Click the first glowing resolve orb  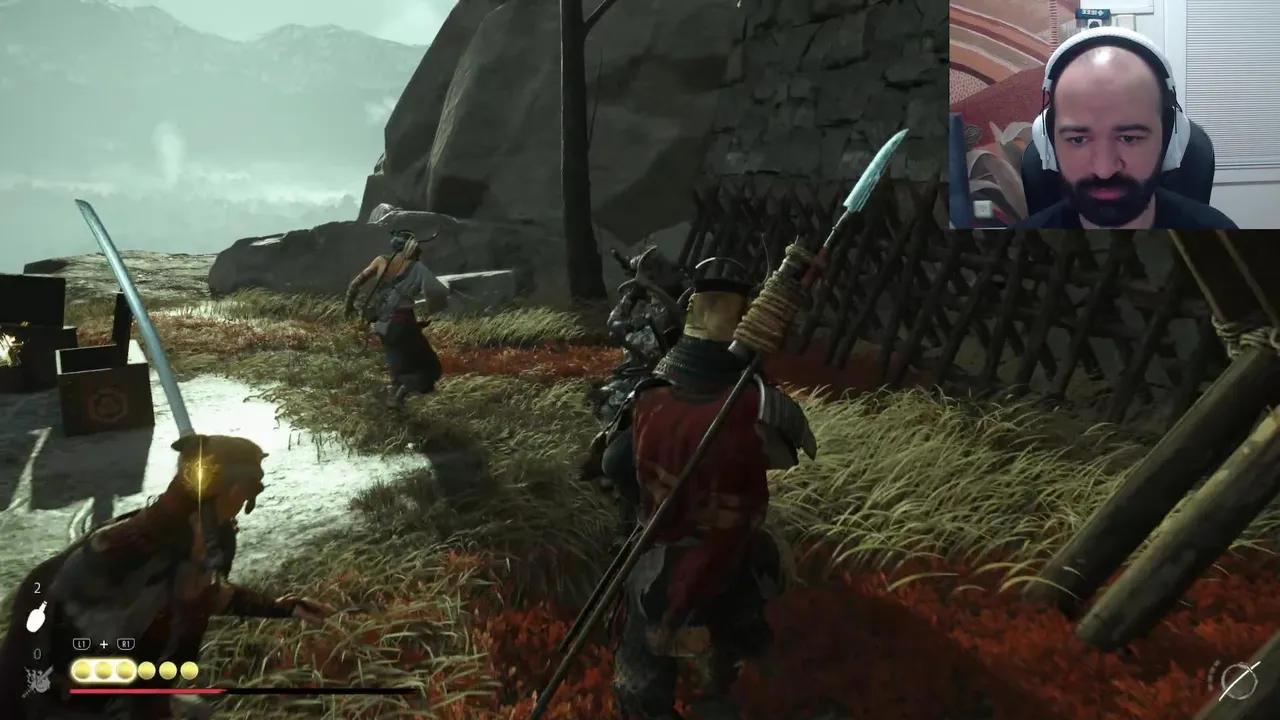pos(81,670)
